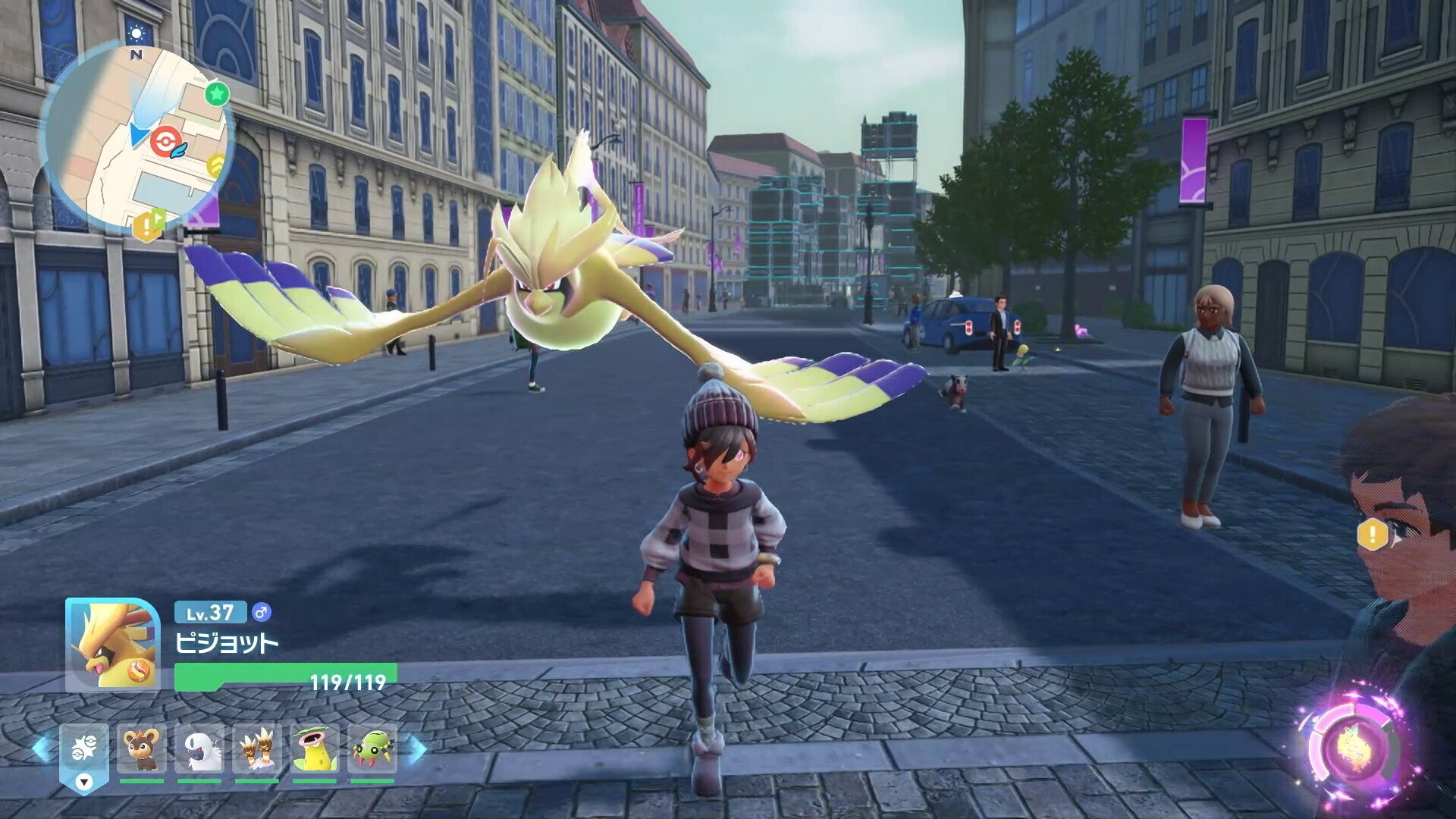Select the active Pidgeot portrait
This screenshot has width=1456, height=819.
click(113, 645)
